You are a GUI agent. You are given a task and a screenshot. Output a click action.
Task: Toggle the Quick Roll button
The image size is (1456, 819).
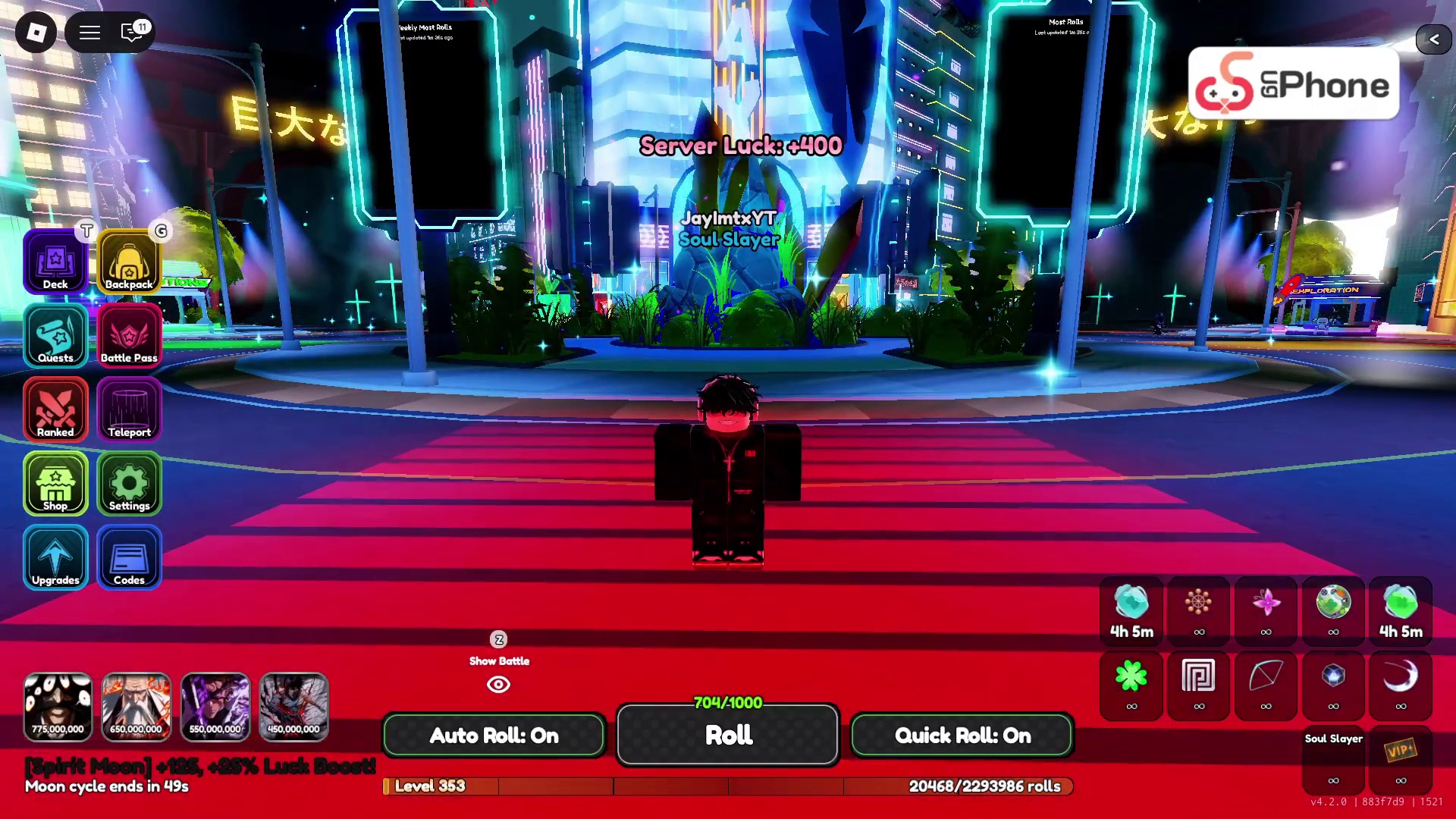pyautogui.click(x=962, y=735)
